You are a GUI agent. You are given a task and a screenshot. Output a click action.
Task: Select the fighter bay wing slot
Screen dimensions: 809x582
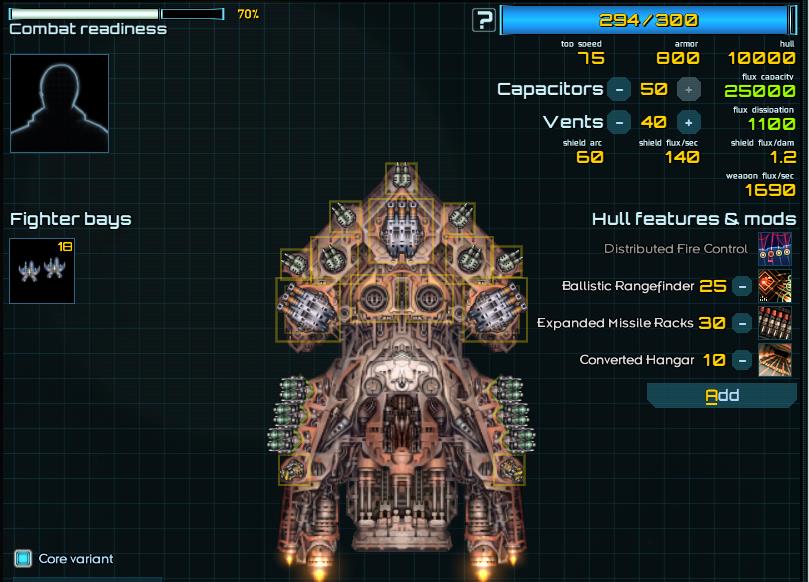click(x=42, y=270)
